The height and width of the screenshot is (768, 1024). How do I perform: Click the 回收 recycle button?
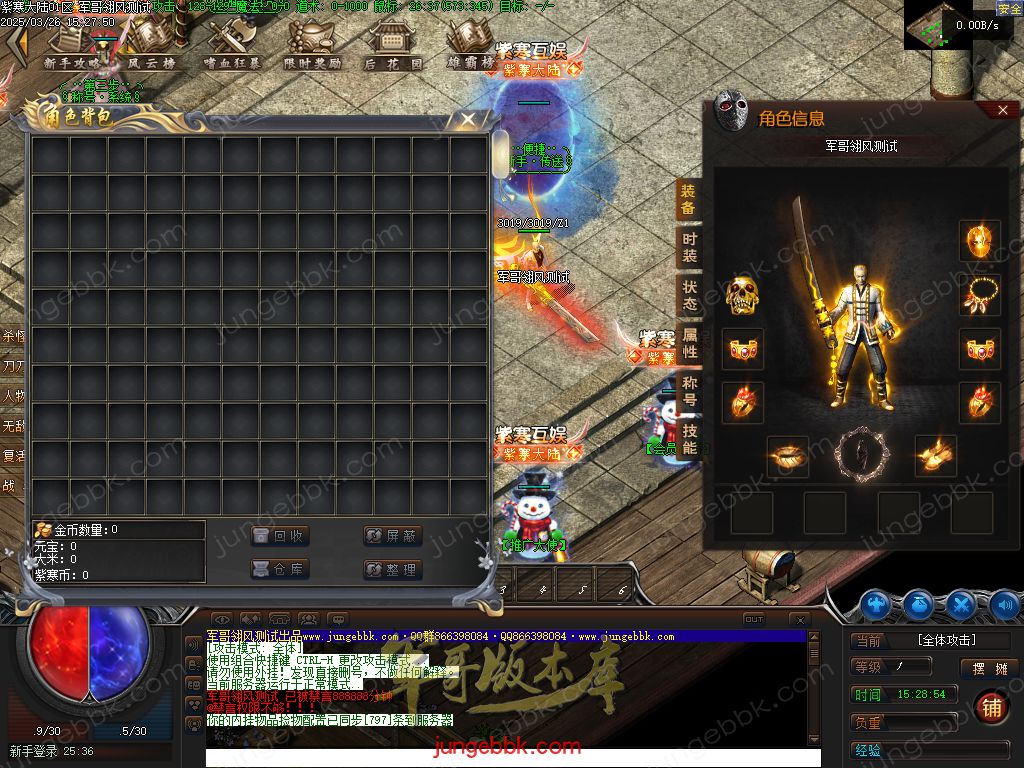pyautogui.click(x=279, y=536)
